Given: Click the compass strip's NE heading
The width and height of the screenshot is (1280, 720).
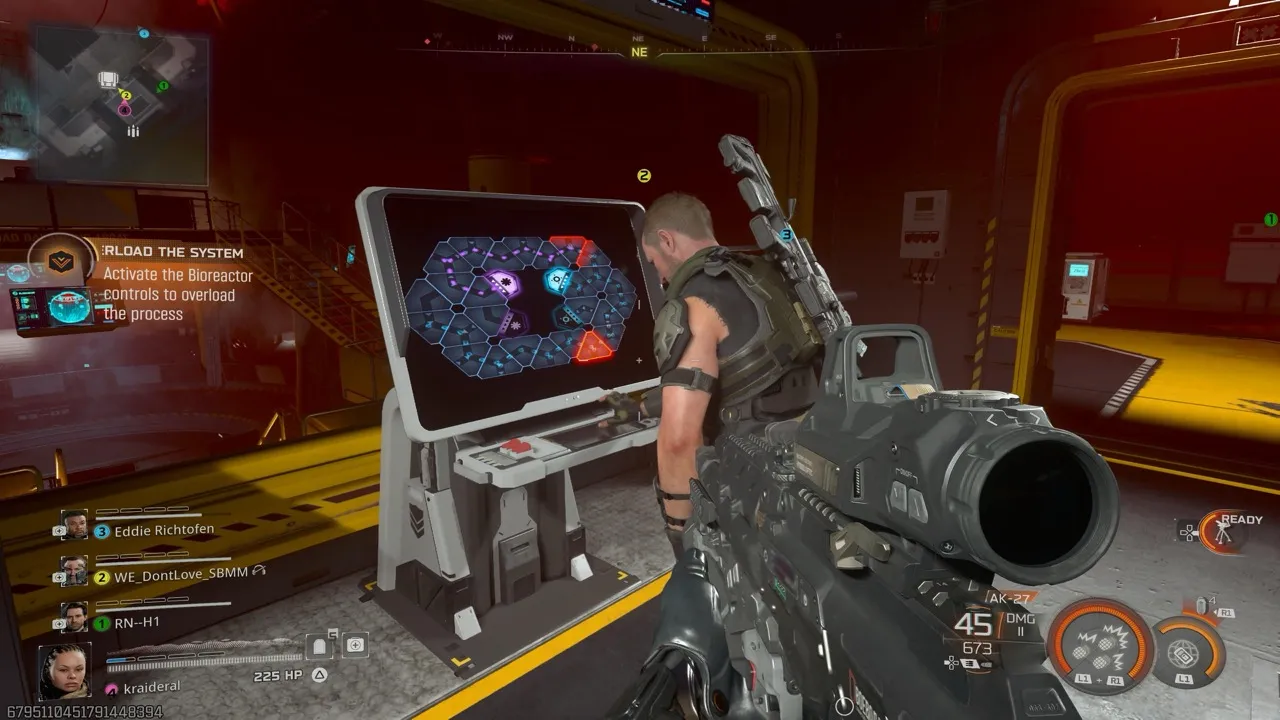Looking at the screenshot, I should tap(639, 52).
